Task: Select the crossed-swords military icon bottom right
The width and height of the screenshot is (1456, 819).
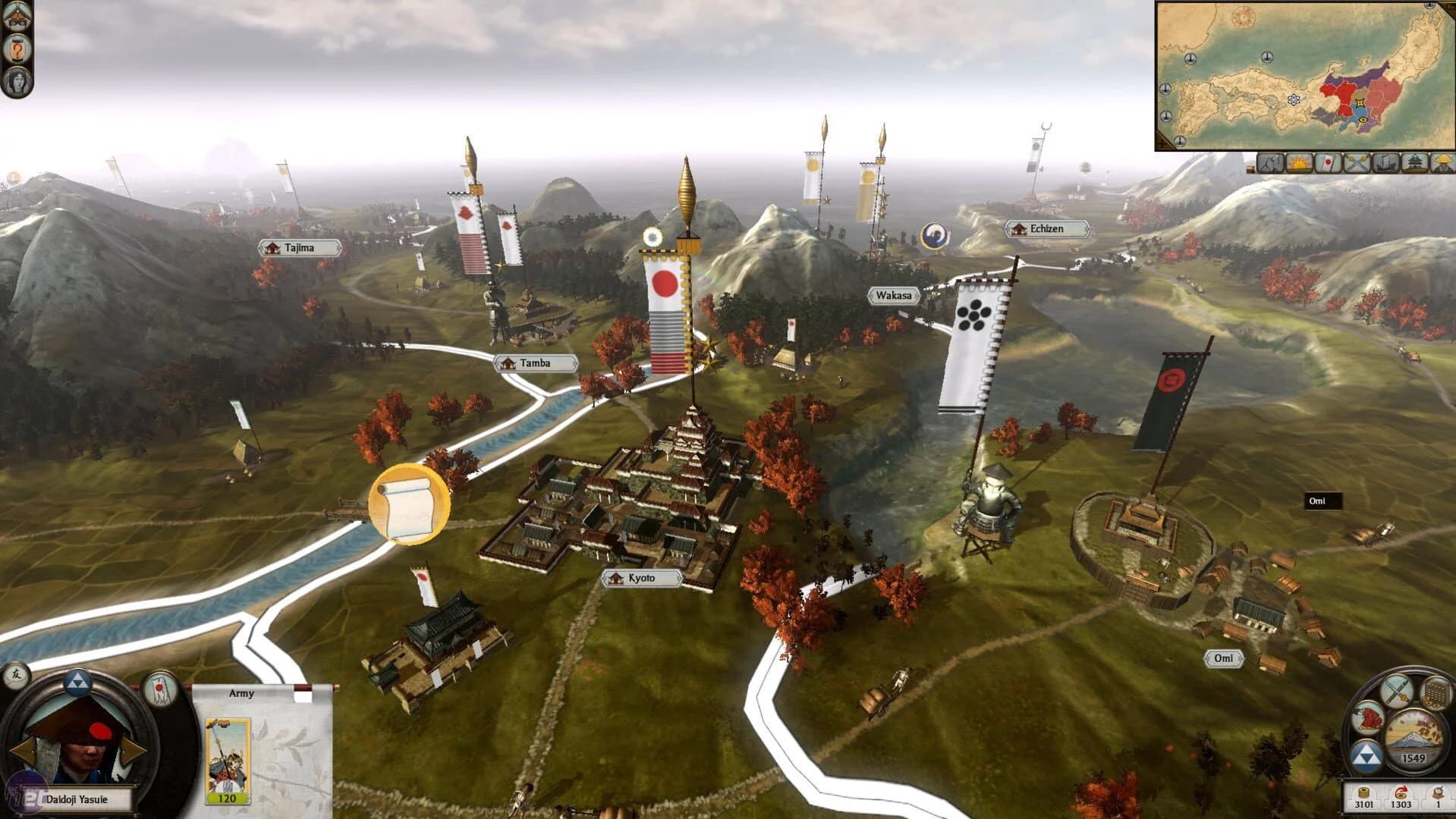Action: [1398, 692]
